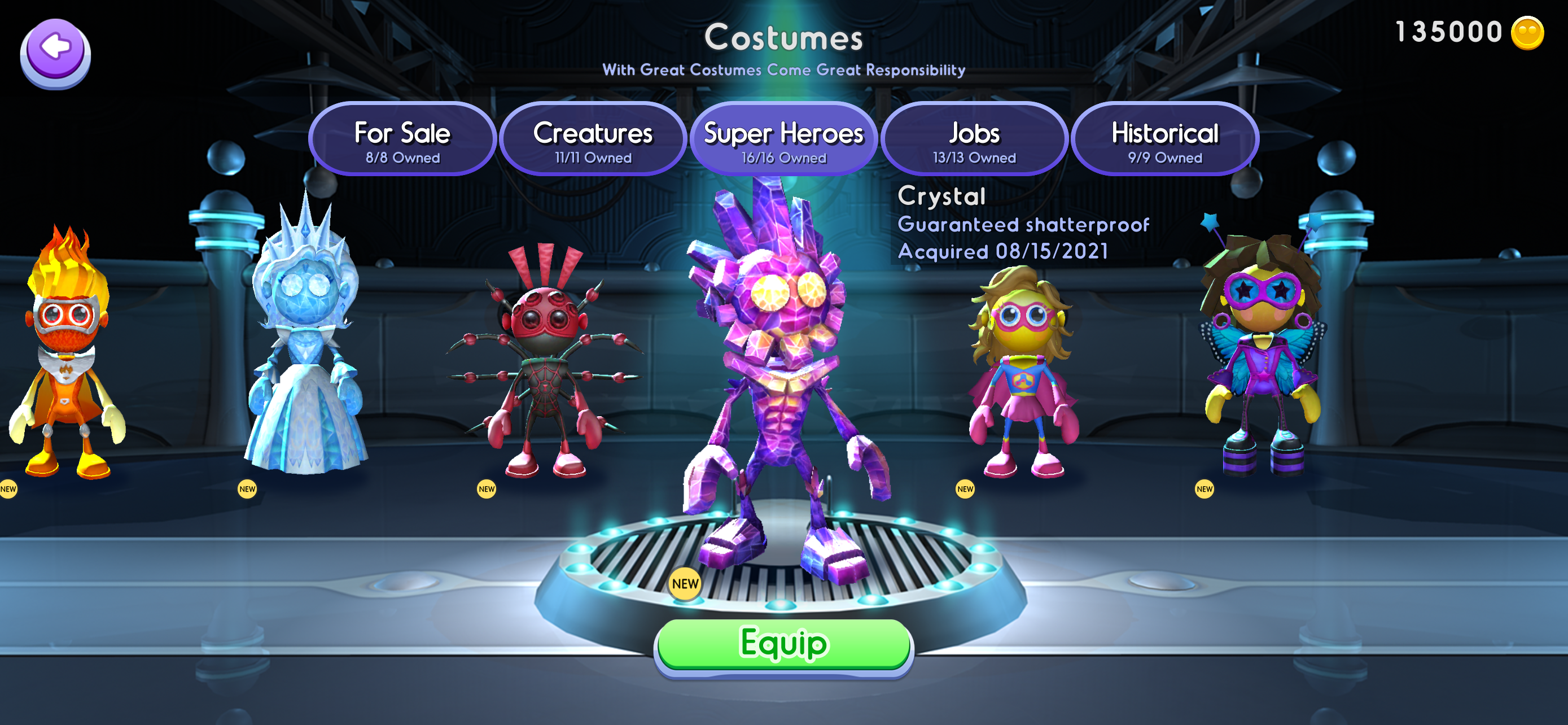Switch to the Historical category
The image size is (1568, 725).
(x=1164, y=140)
